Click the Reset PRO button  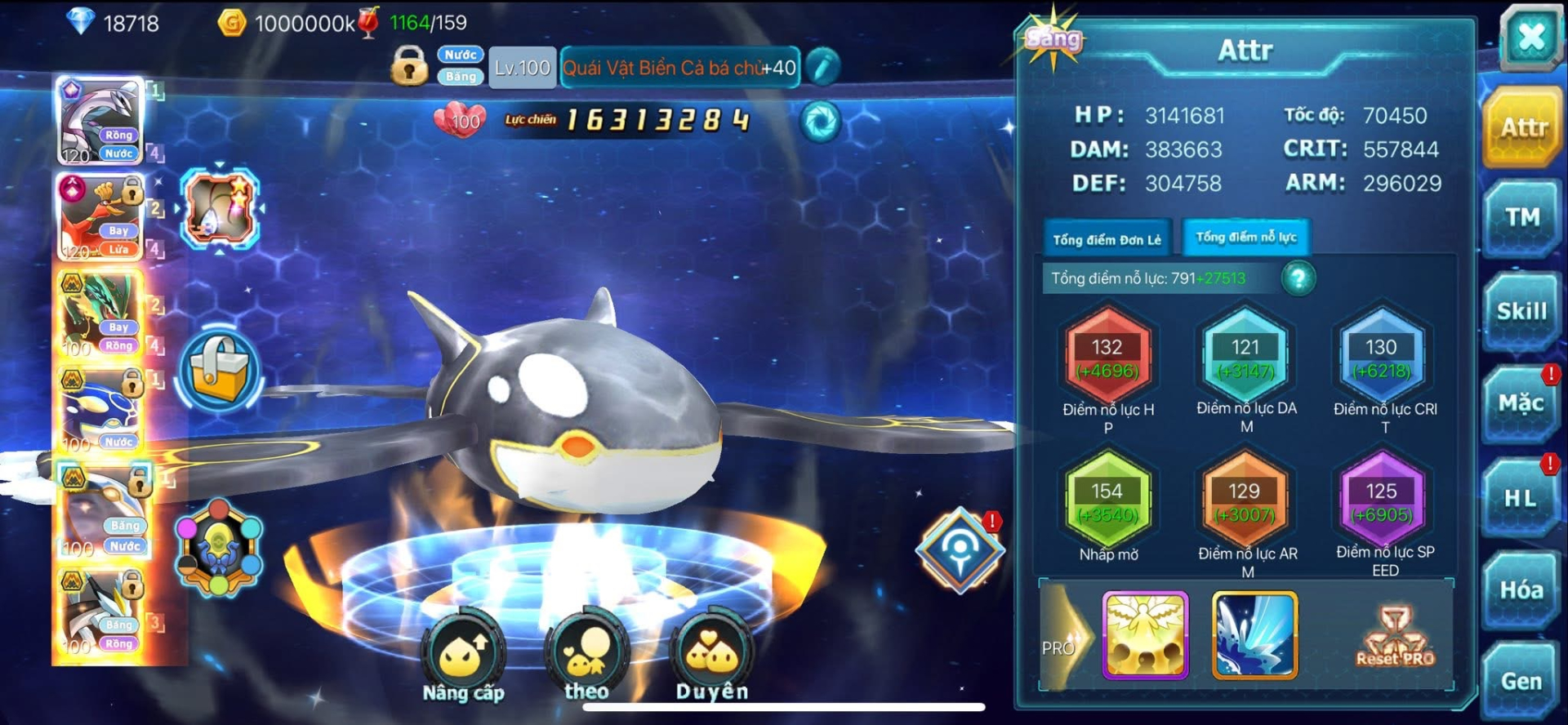pos(1395,637)
